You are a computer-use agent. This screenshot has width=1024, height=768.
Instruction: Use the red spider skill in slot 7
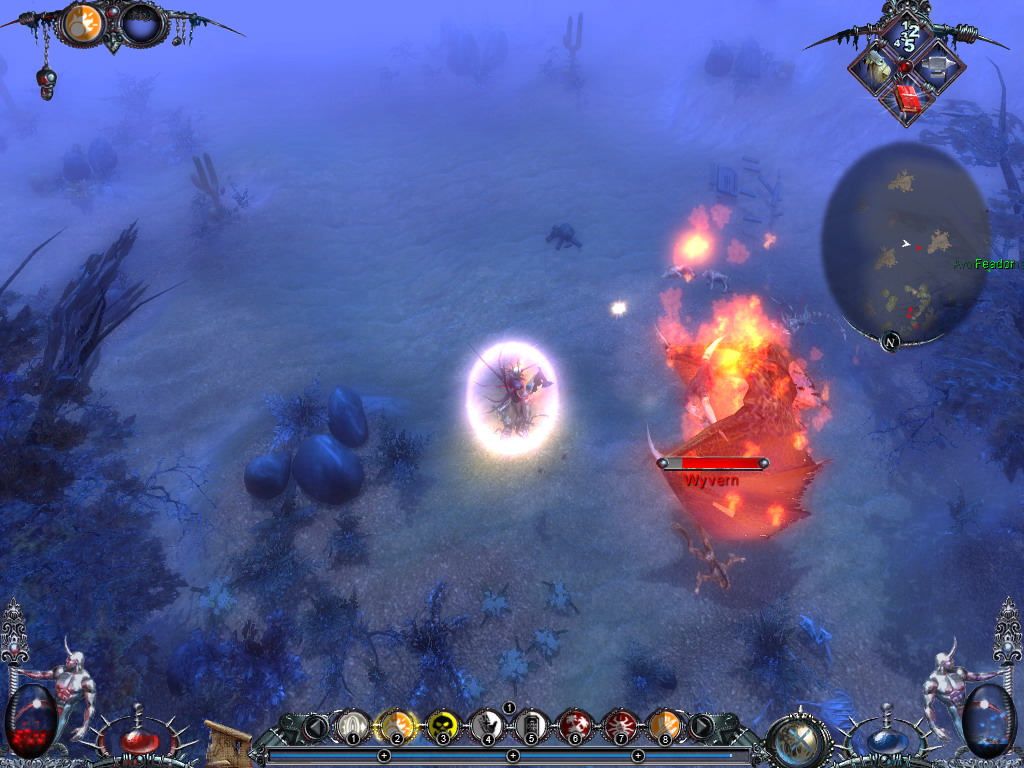[620, 725]
